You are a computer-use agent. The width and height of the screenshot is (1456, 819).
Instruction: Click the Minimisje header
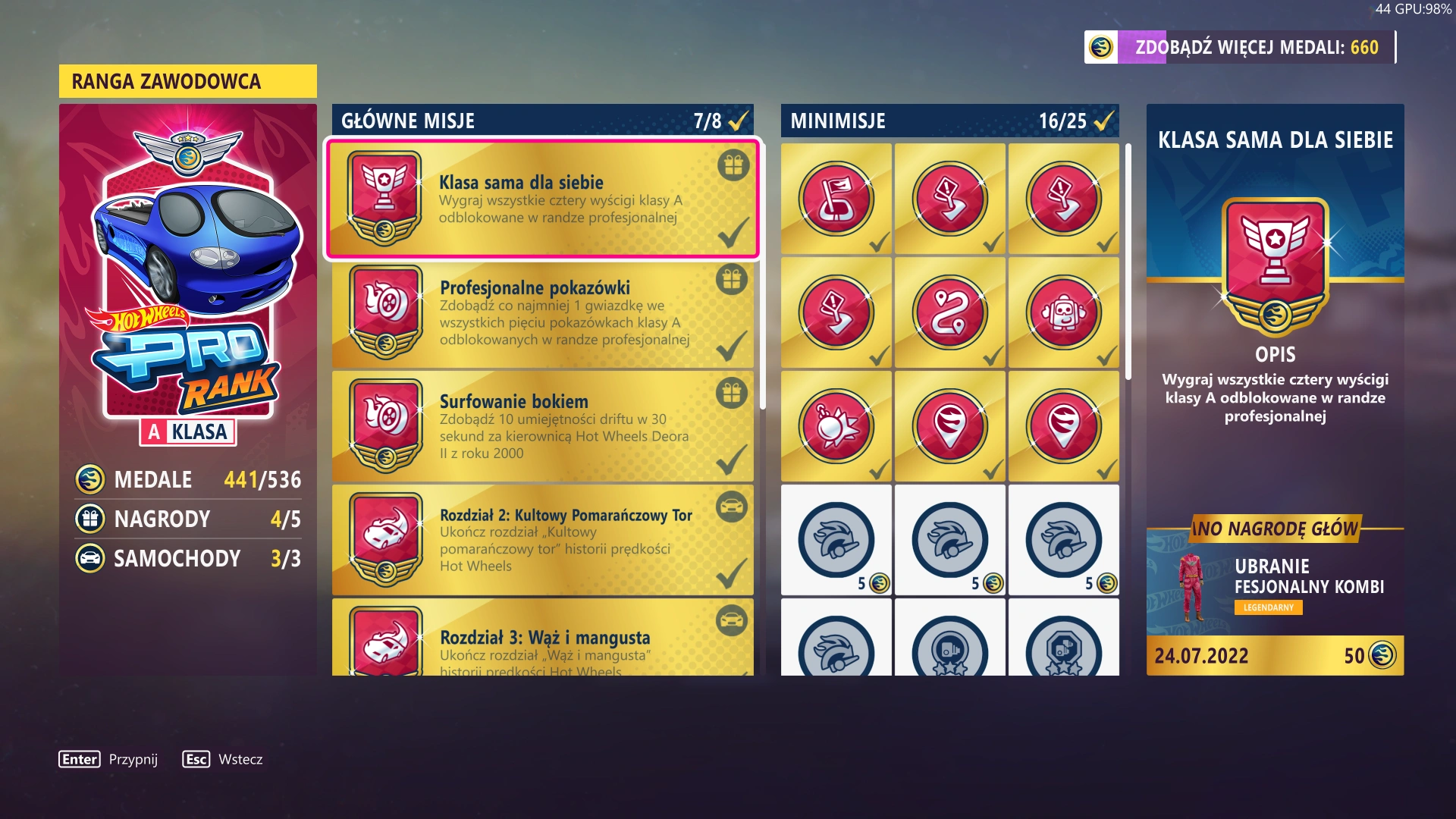(x=949, y=121)
